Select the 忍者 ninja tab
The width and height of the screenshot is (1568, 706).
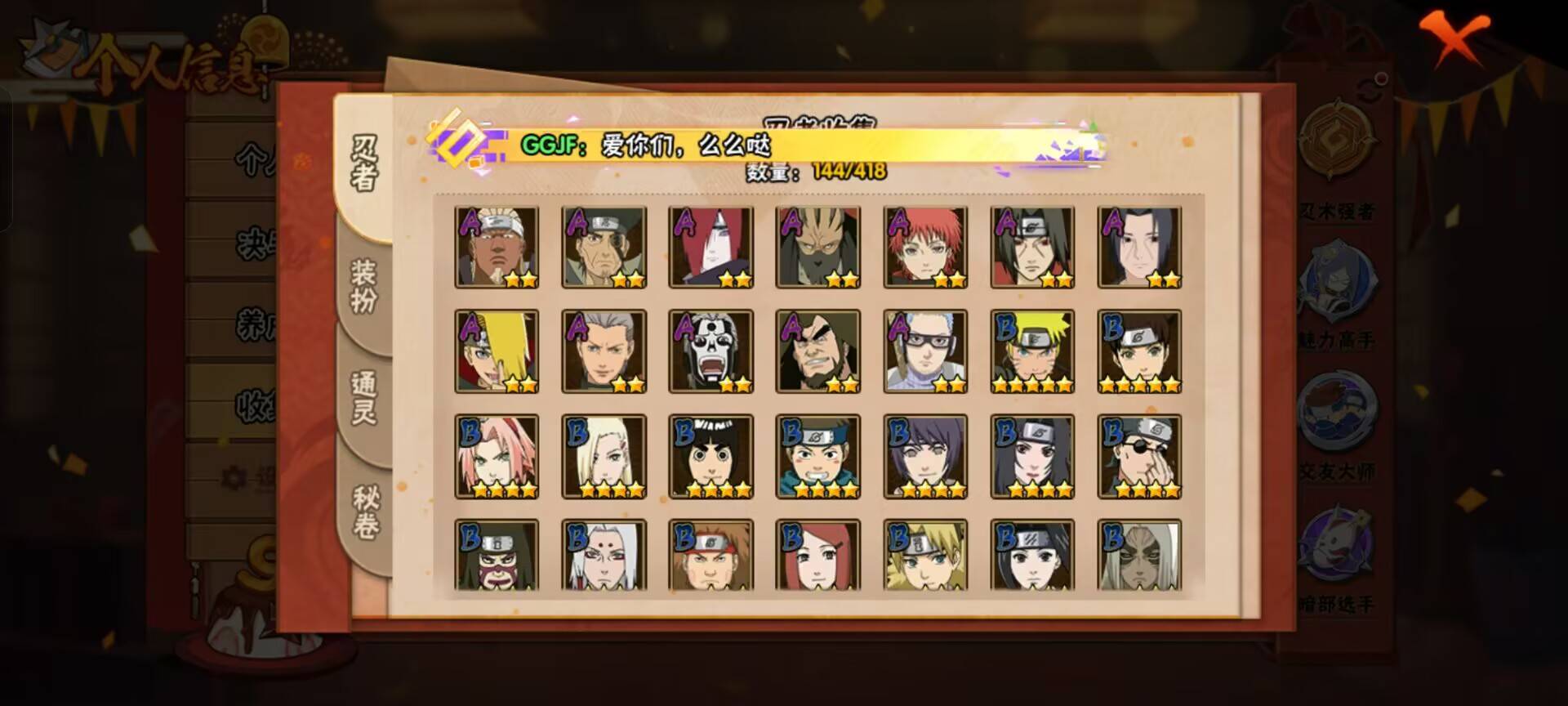(364, 163)
